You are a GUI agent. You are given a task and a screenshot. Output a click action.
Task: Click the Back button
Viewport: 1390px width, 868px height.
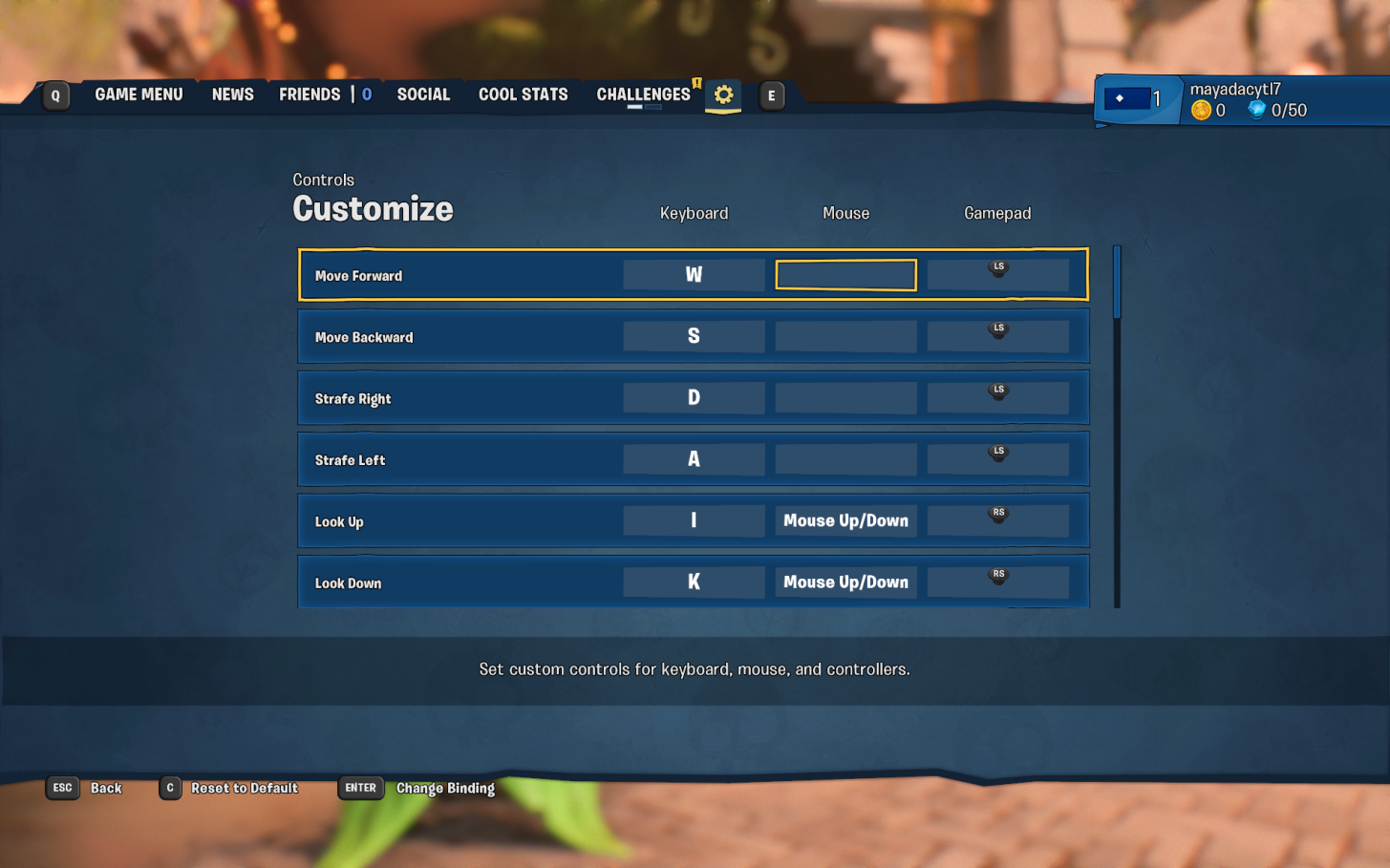(105, 788)
